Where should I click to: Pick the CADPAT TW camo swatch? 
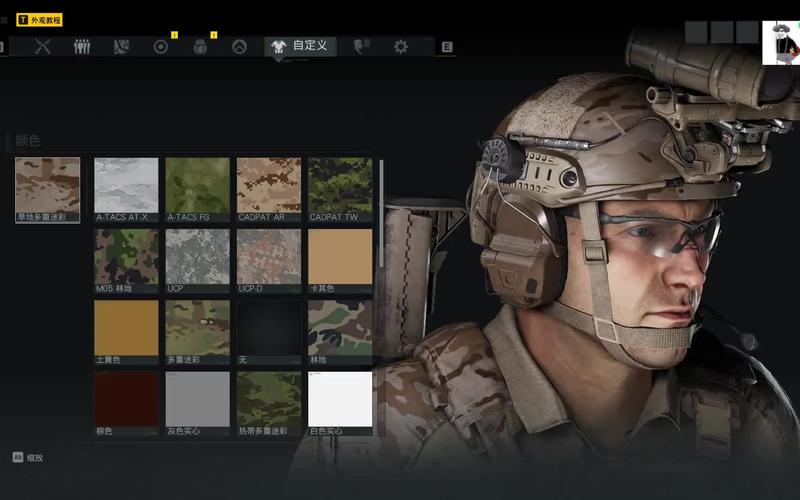point(340,184)
